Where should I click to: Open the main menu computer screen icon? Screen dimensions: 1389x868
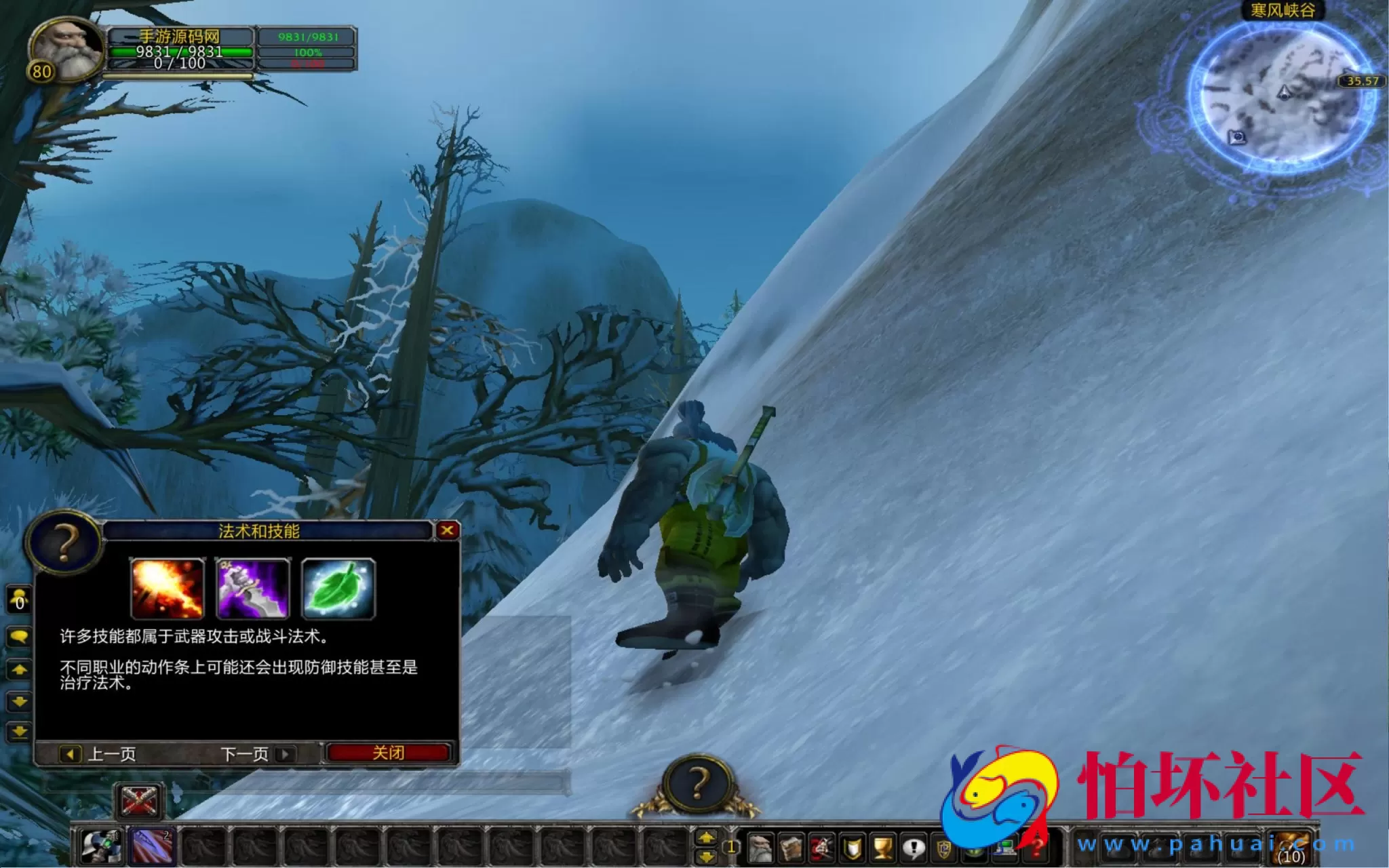(x=1006, y=850)
